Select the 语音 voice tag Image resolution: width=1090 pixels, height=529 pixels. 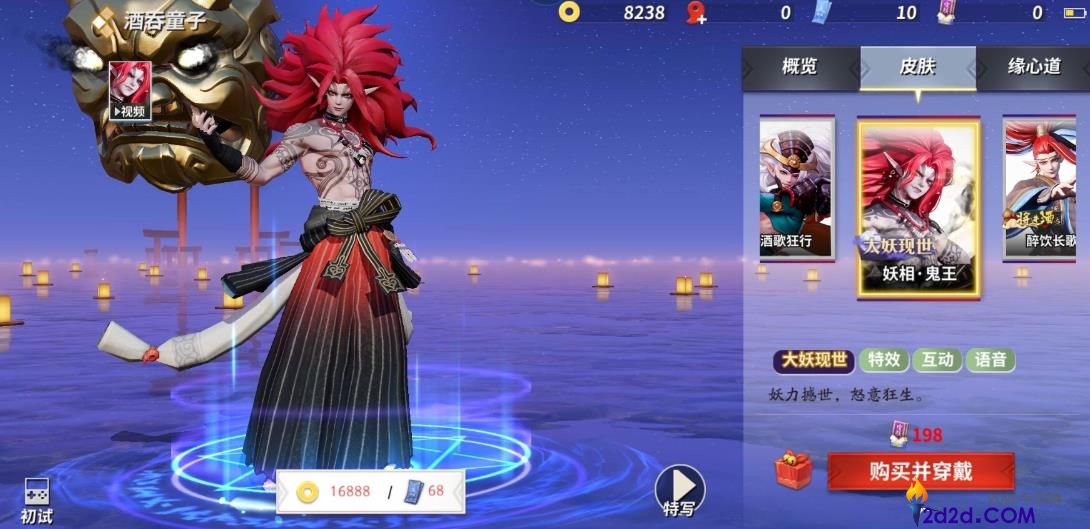click(990, 360)
